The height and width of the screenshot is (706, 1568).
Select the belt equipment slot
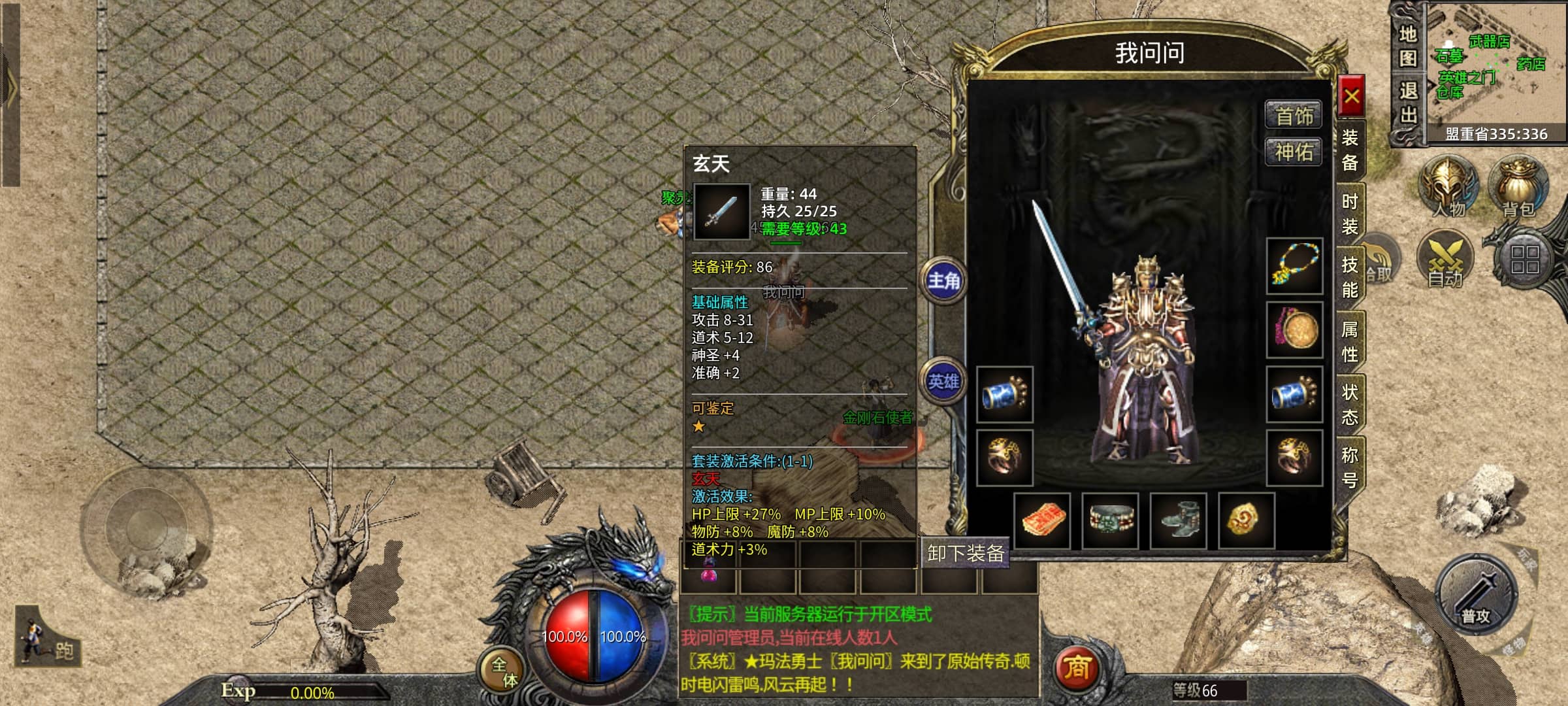(x=1110, y=520)
